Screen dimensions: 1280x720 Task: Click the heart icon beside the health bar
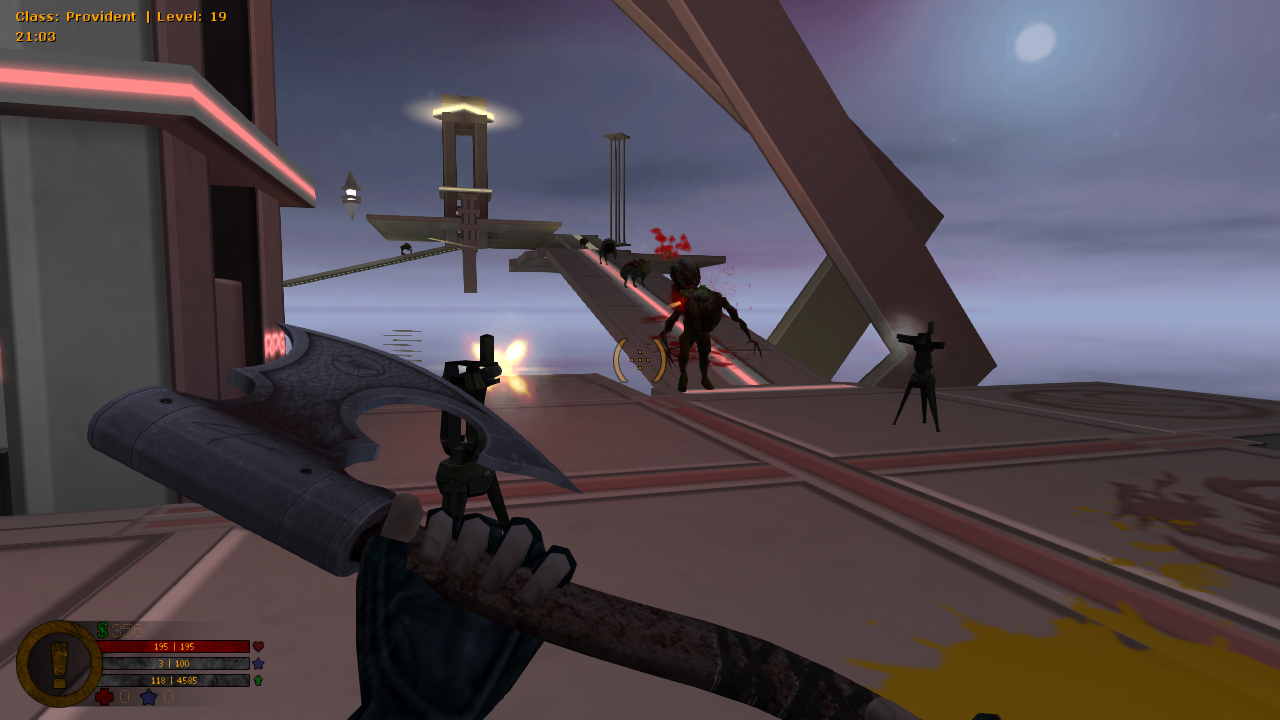pyautogui.click(x=258, y=646)
